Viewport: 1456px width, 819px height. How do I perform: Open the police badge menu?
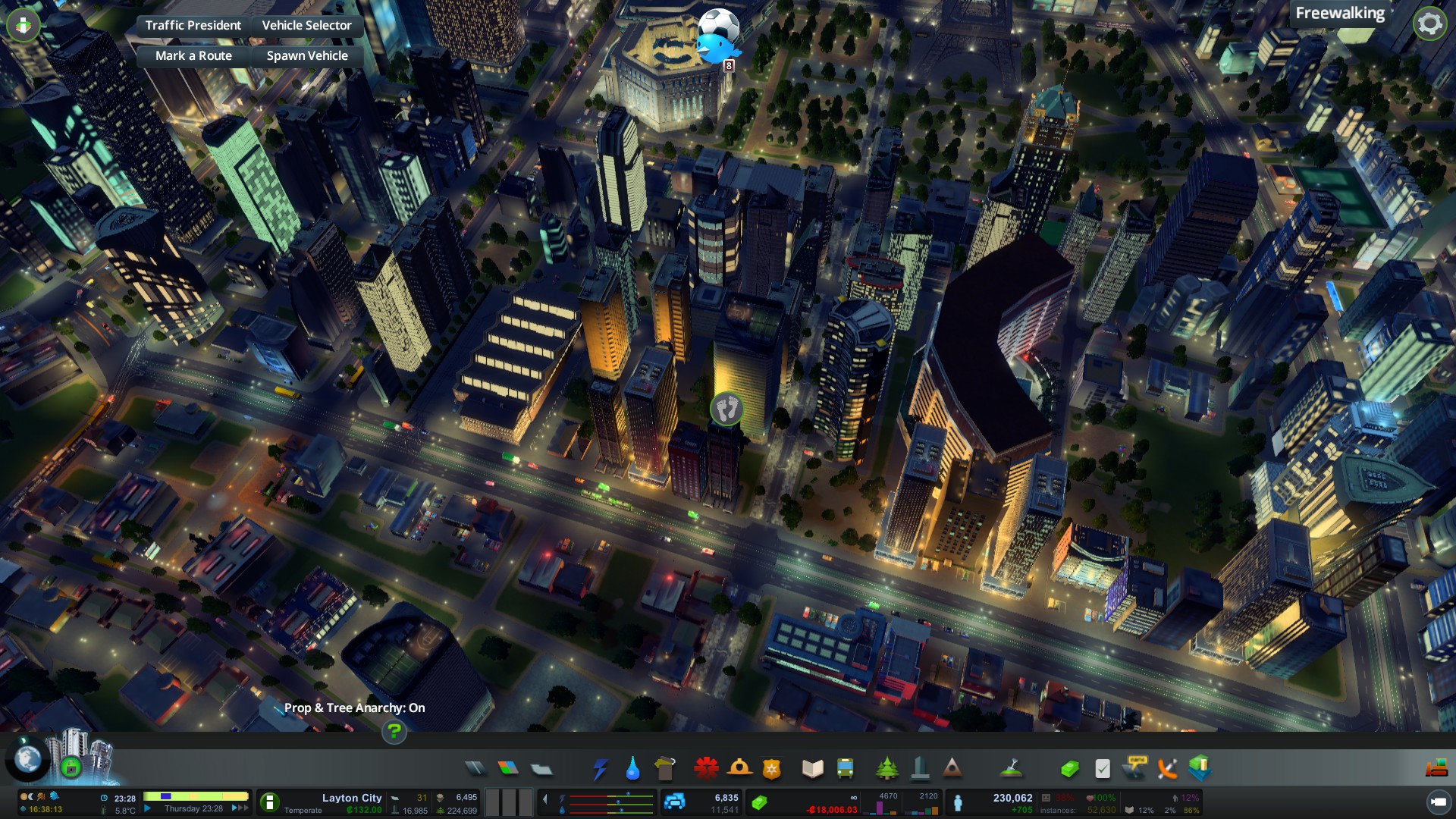[x=771, y=769]
